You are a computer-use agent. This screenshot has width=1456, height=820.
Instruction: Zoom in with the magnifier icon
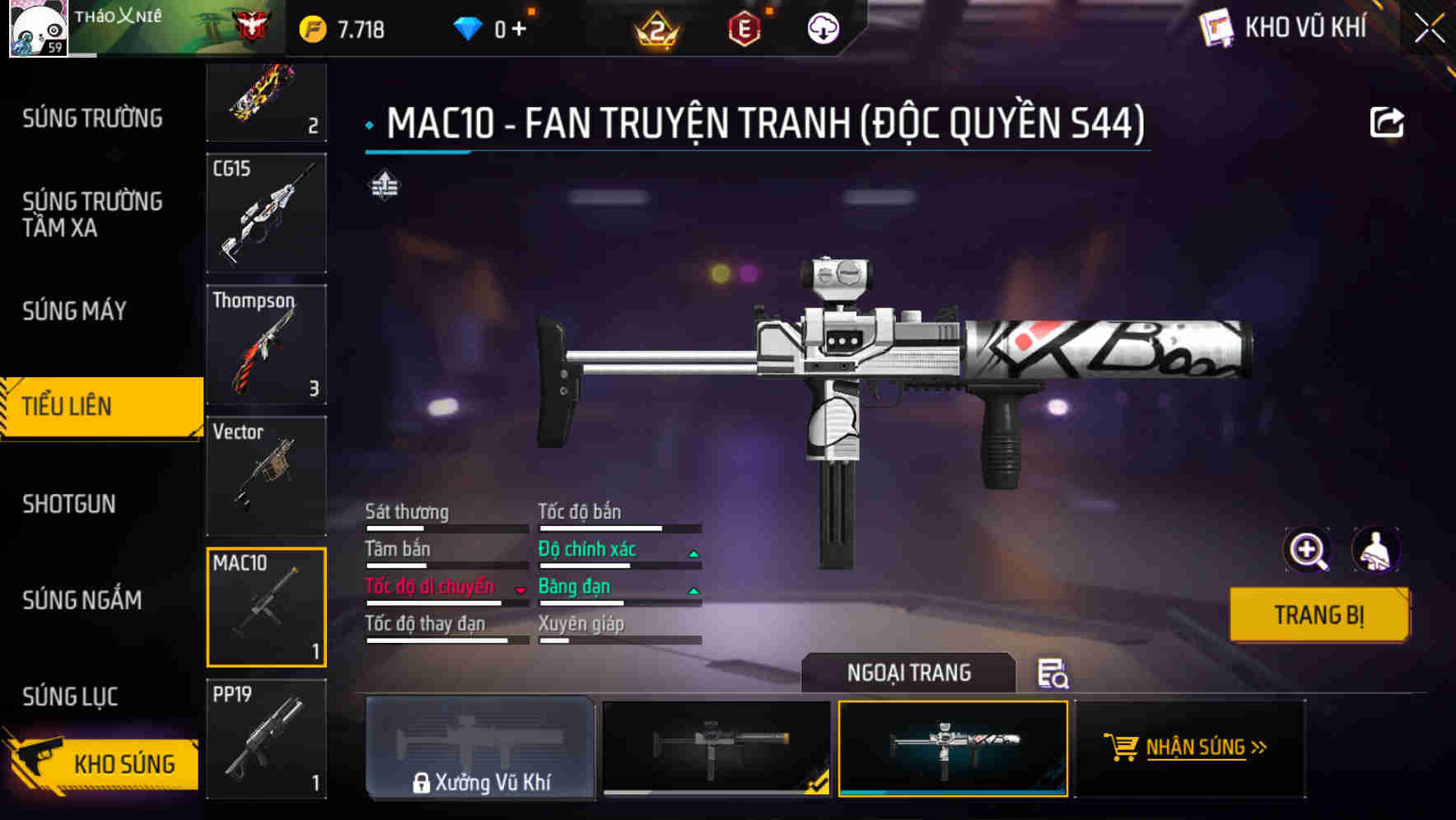tap(1307, 550)
